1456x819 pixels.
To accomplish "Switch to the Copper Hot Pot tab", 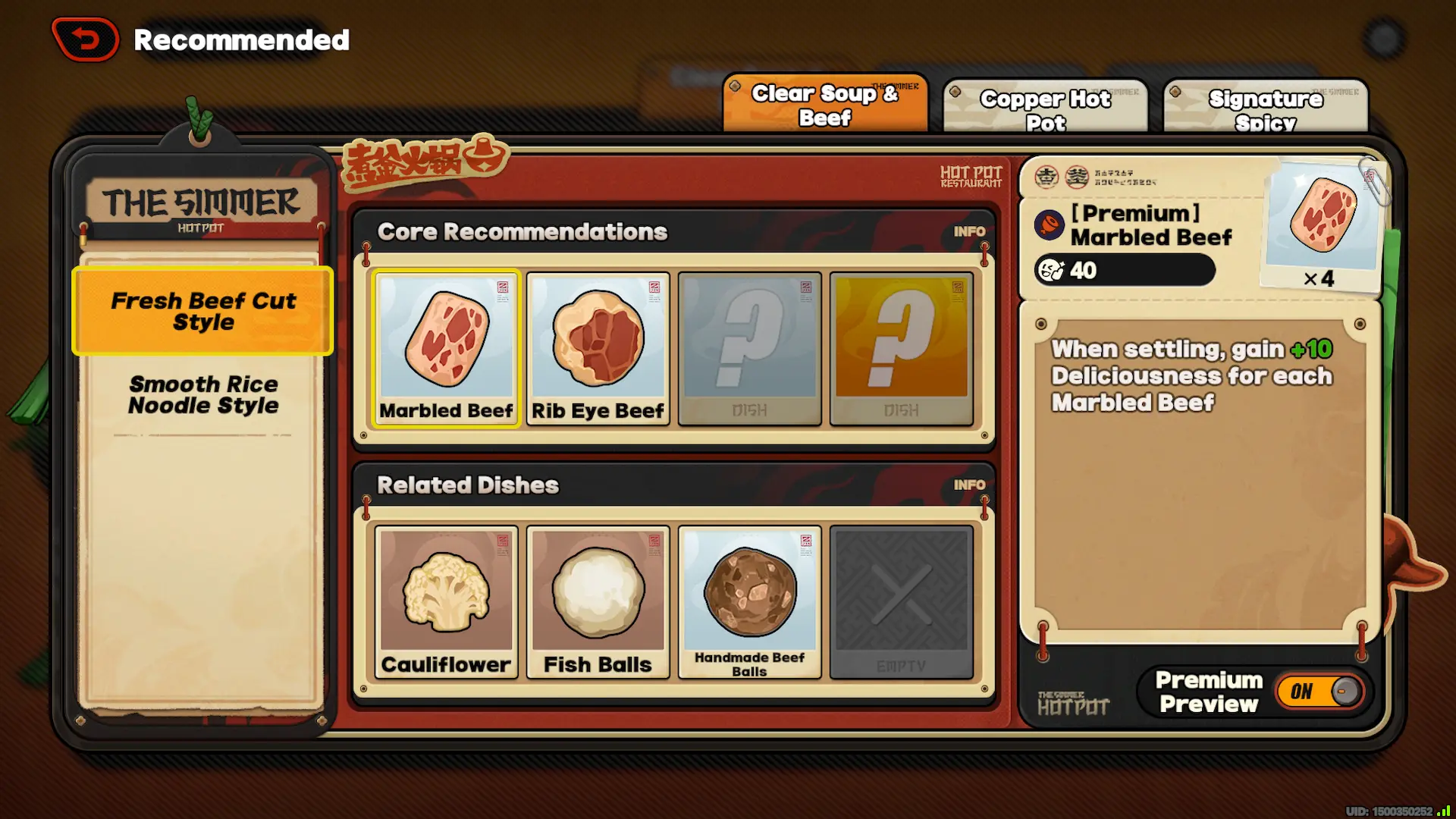I will 1045,106.
